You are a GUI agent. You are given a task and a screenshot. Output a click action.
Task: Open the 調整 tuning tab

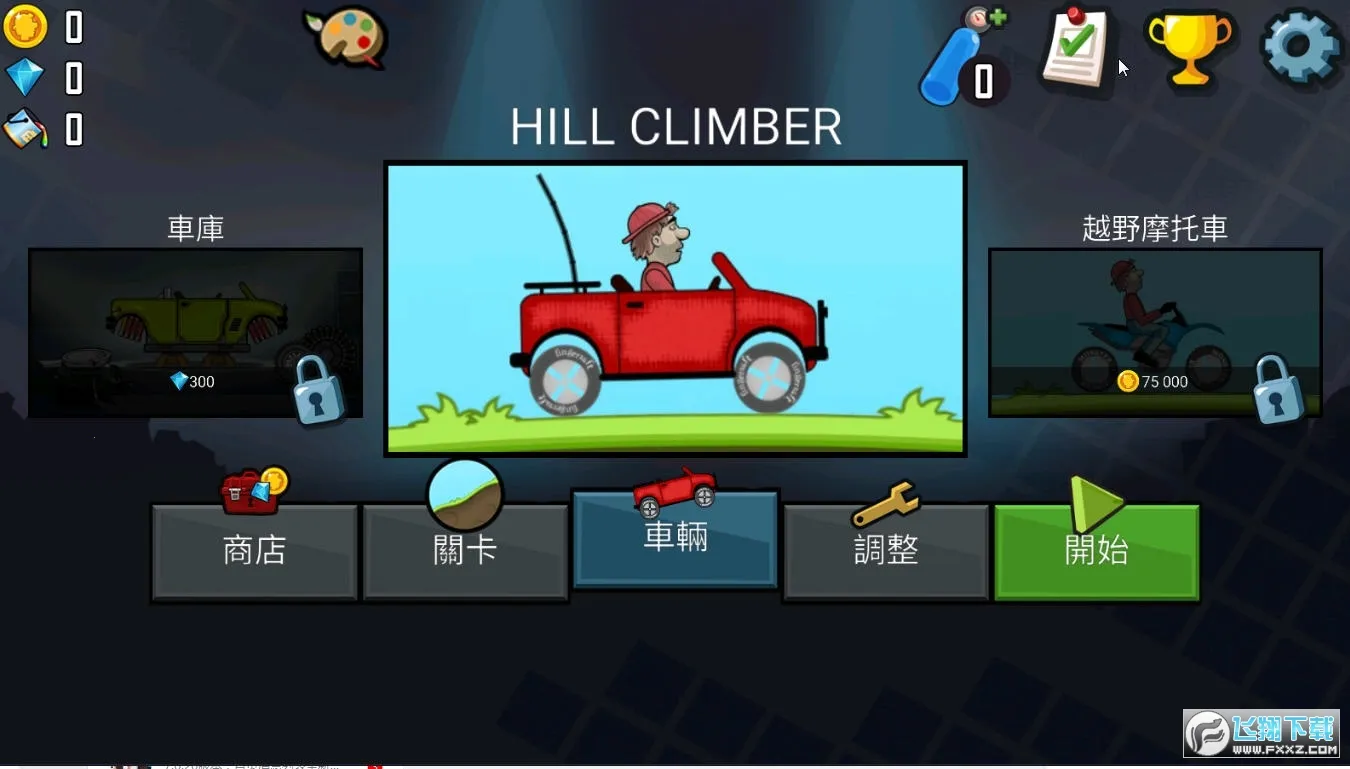(885, 553)
